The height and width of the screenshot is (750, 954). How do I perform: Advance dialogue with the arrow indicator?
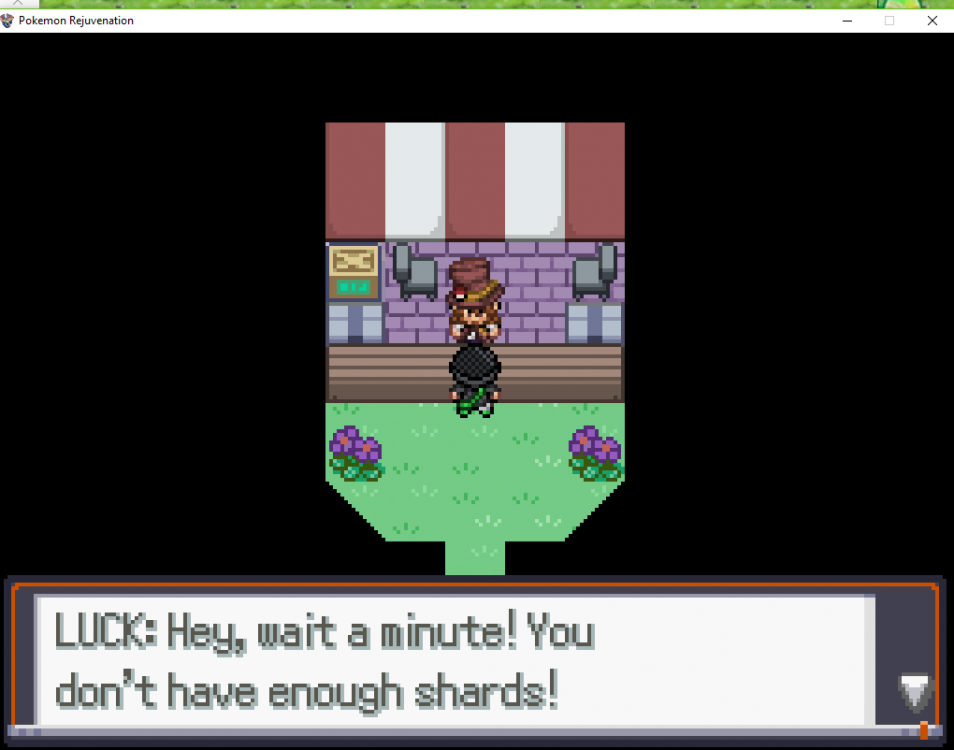(x=914, y=692)
